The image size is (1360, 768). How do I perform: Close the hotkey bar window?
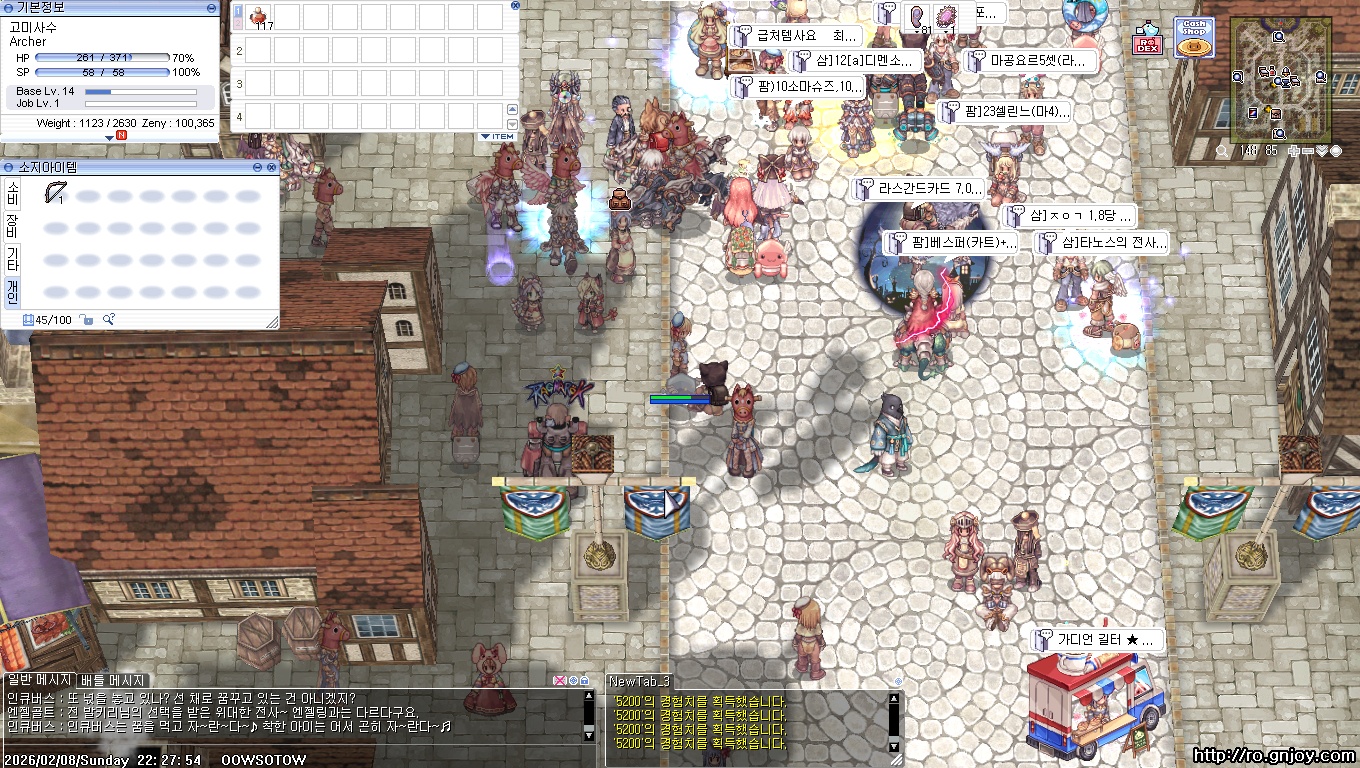[x=515, y=5]
